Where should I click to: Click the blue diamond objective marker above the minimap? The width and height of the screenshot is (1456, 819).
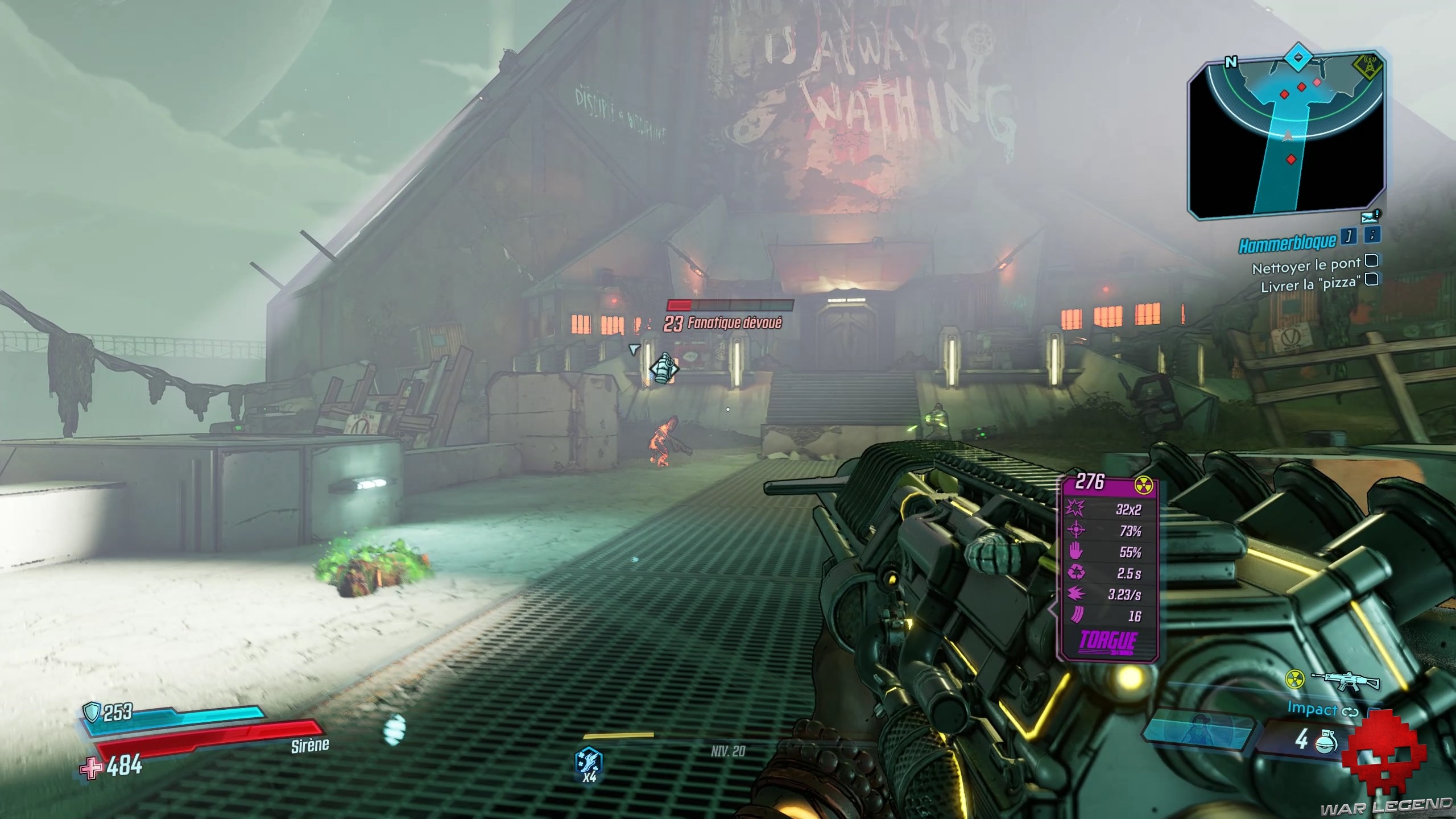click(x=1298, y=58)
